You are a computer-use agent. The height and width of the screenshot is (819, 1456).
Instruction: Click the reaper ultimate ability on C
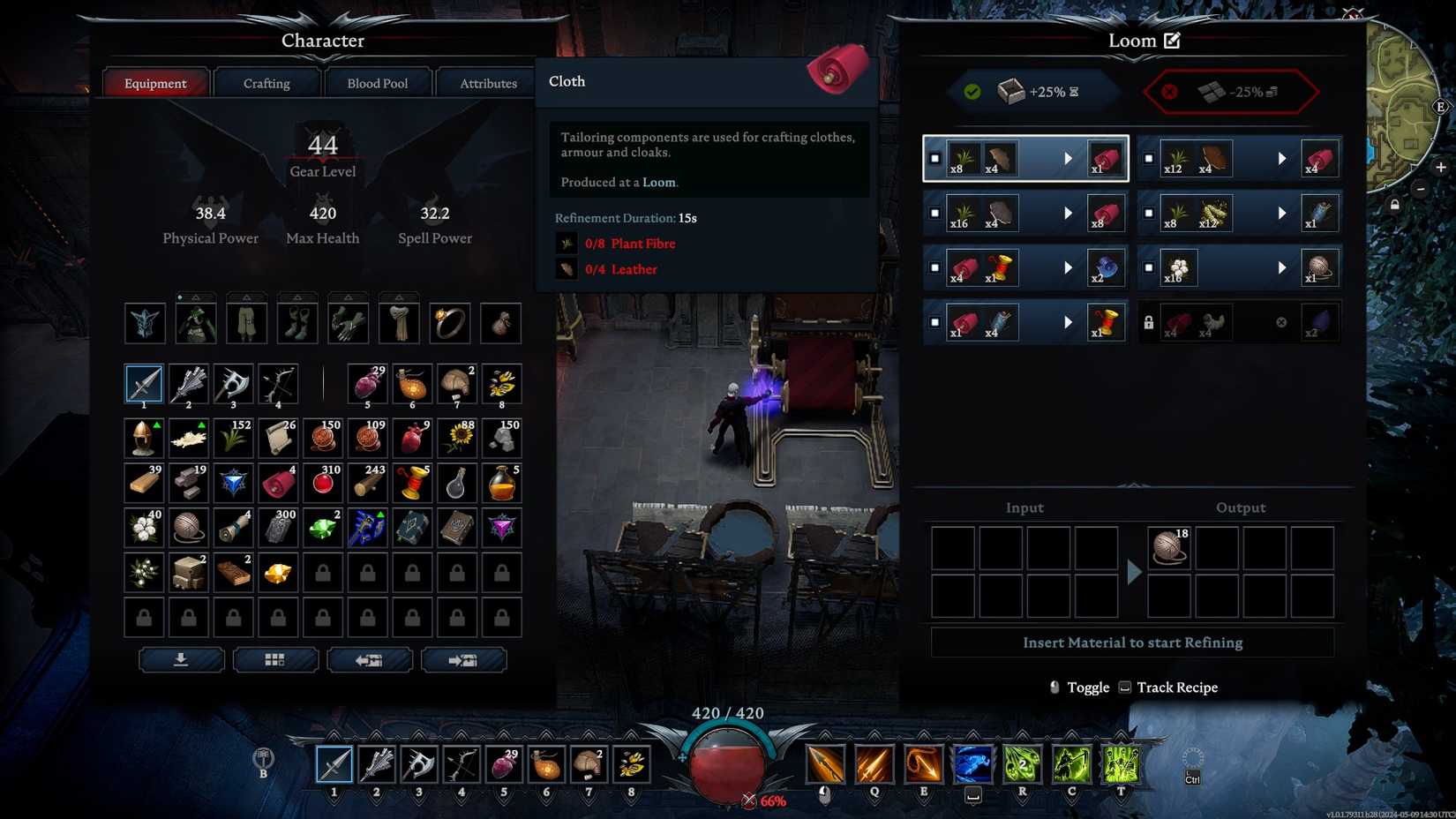pos(1069,764)
